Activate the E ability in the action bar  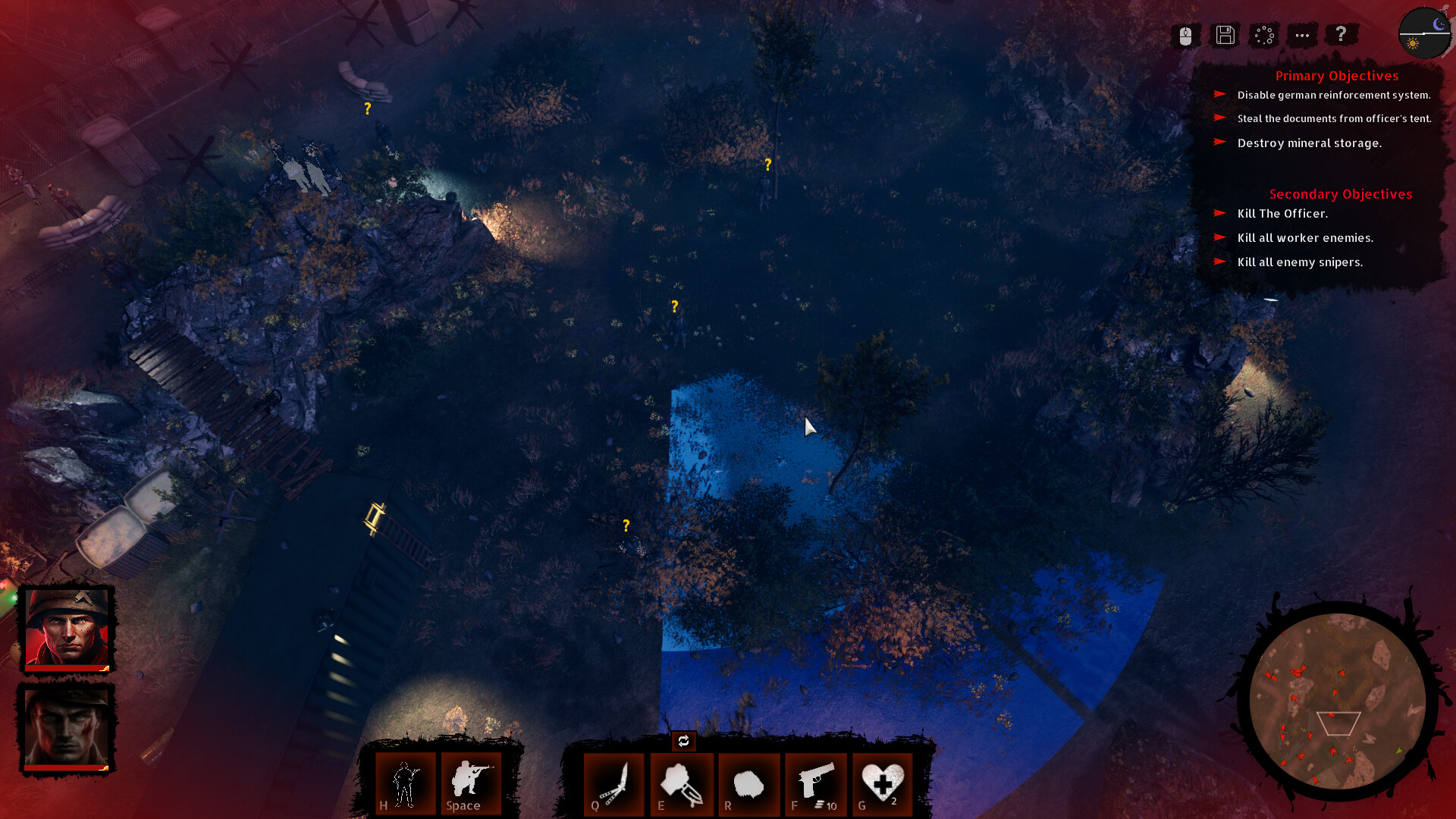[x=682, y=785]
